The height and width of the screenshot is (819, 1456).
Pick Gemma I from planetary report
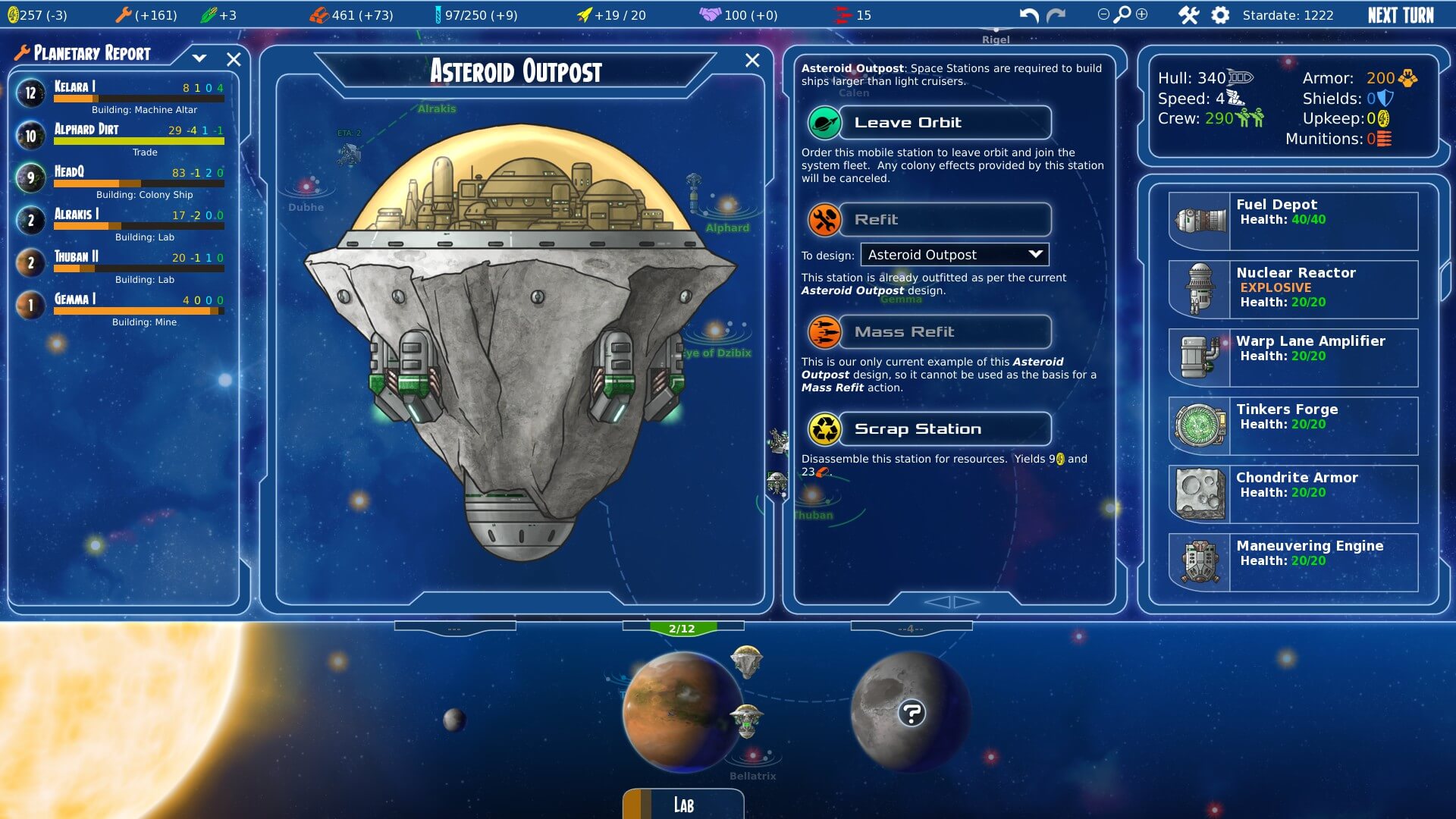(x=121, y=306)
